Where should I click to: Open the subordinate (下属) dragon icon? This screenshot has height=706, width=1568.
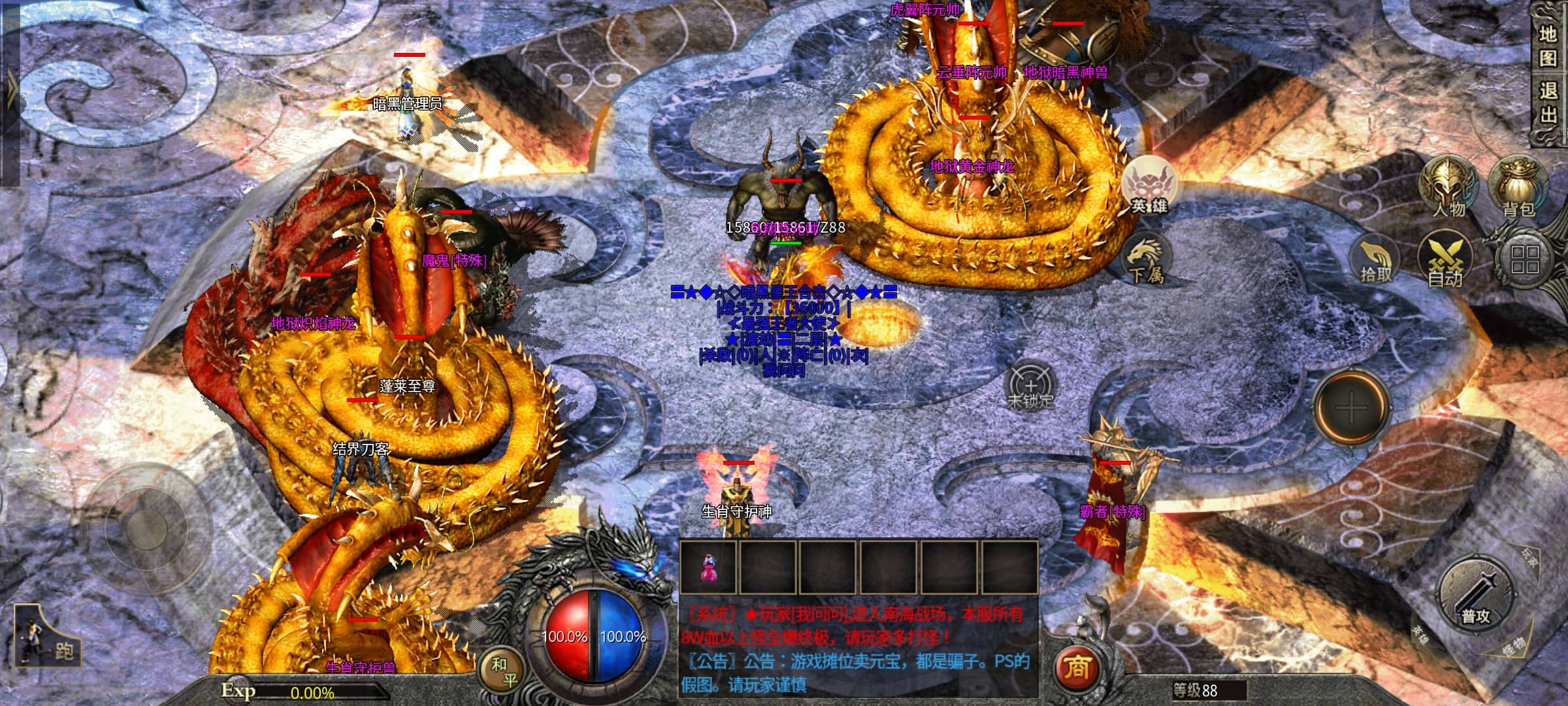[1145, 260]
